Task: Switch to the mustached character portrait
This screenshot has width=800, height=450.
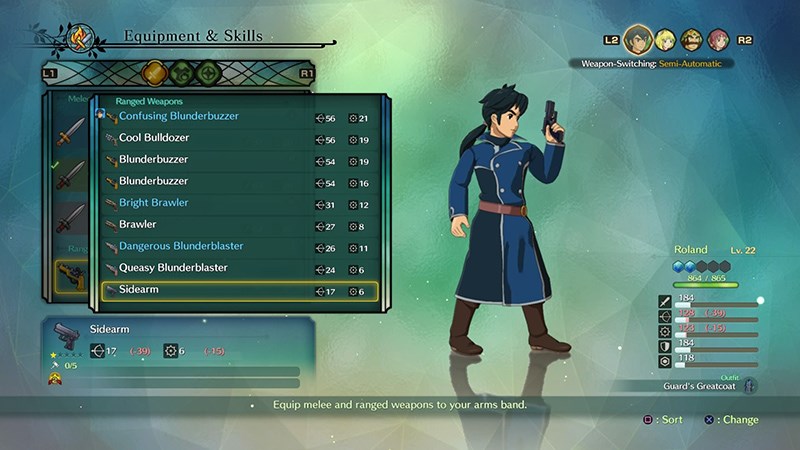Action: point(691,40)
